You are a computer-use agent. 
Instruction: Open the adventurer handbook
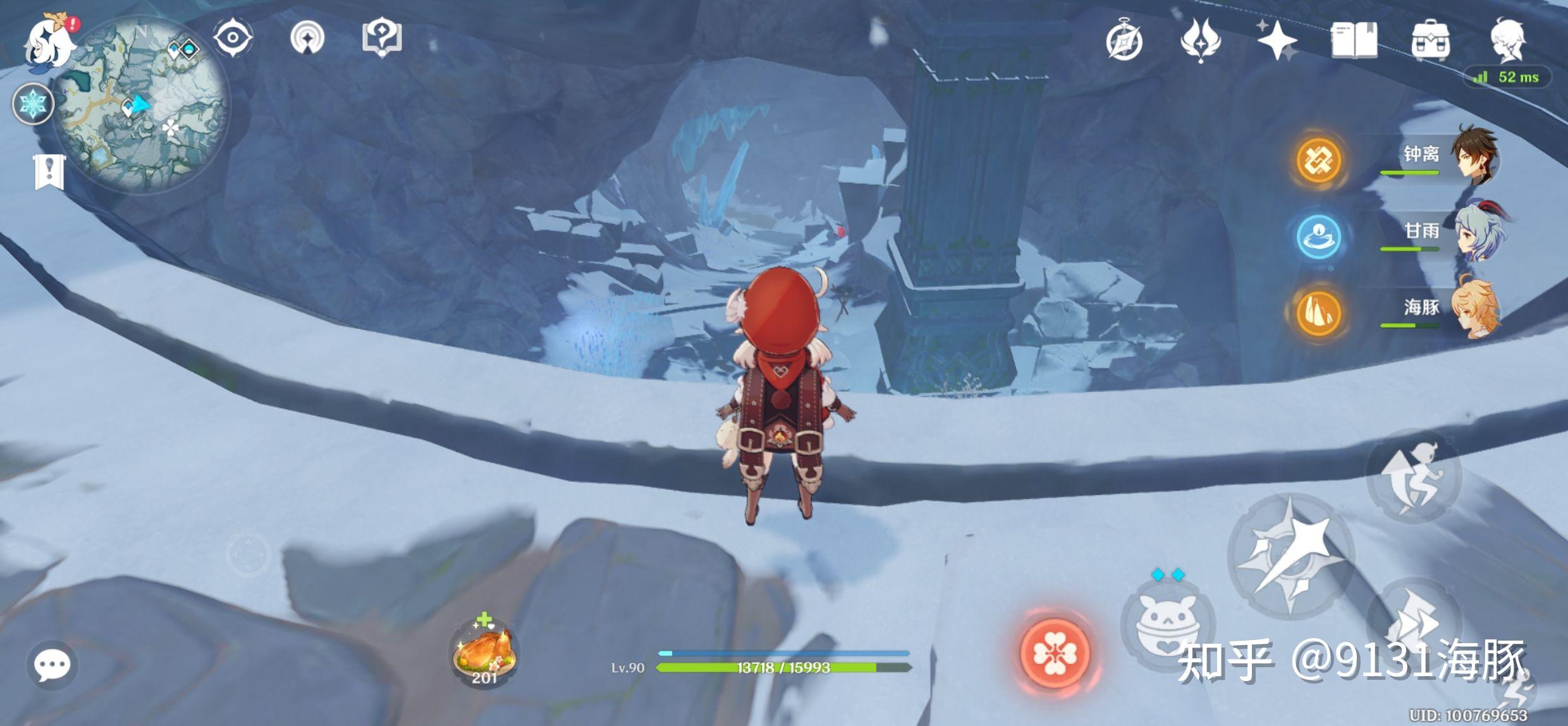coord(1354,40)
